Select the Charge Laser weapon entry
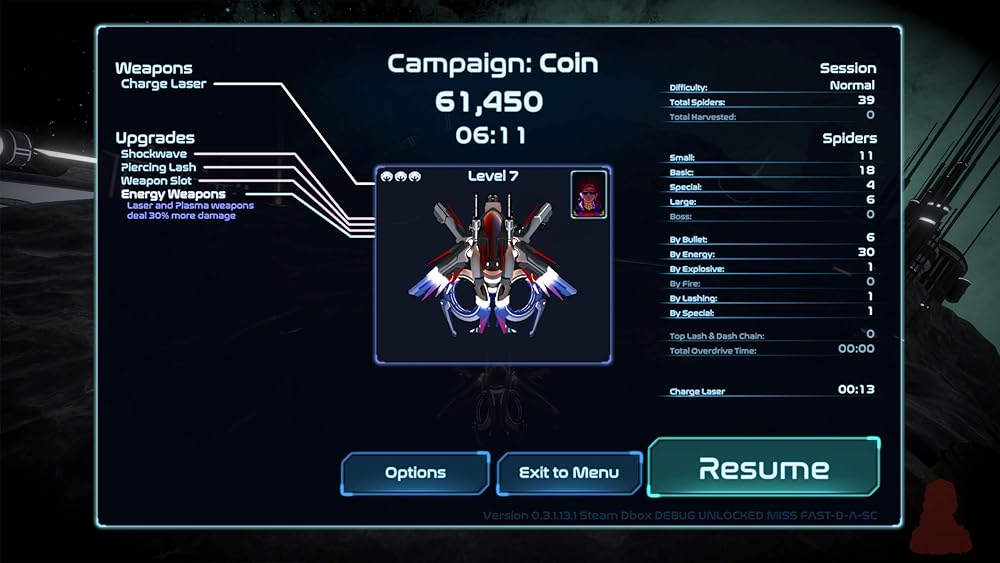 pos(164,84)
